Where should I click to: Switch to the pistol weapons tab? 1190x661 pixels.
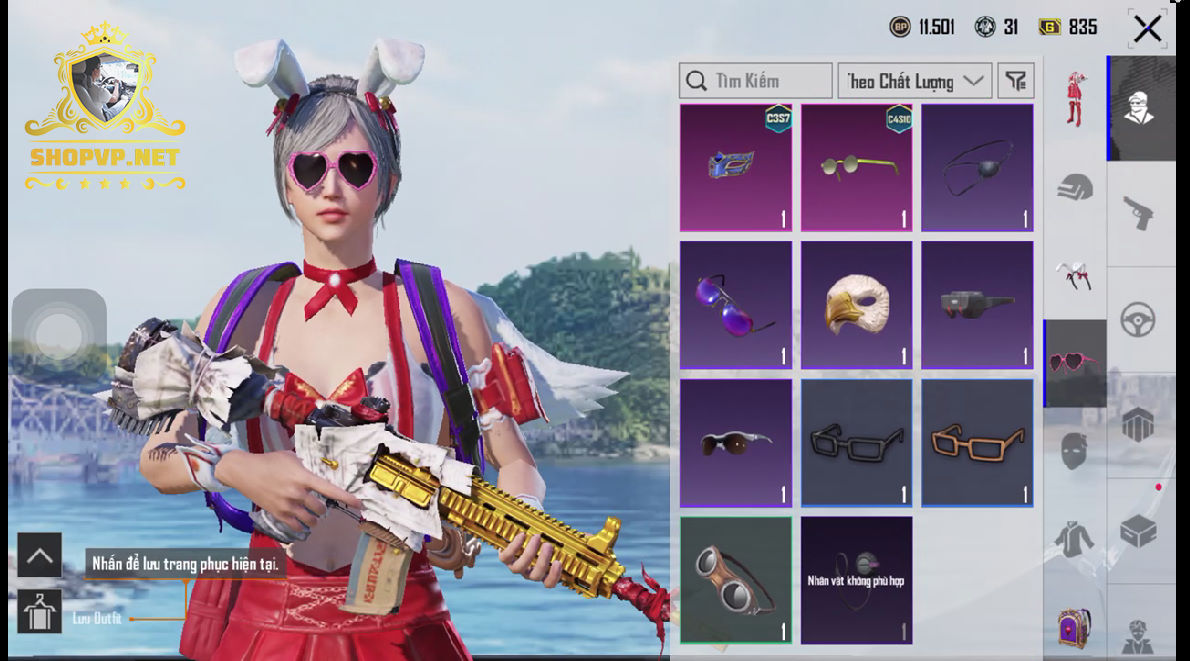[x=1142, y=212]
